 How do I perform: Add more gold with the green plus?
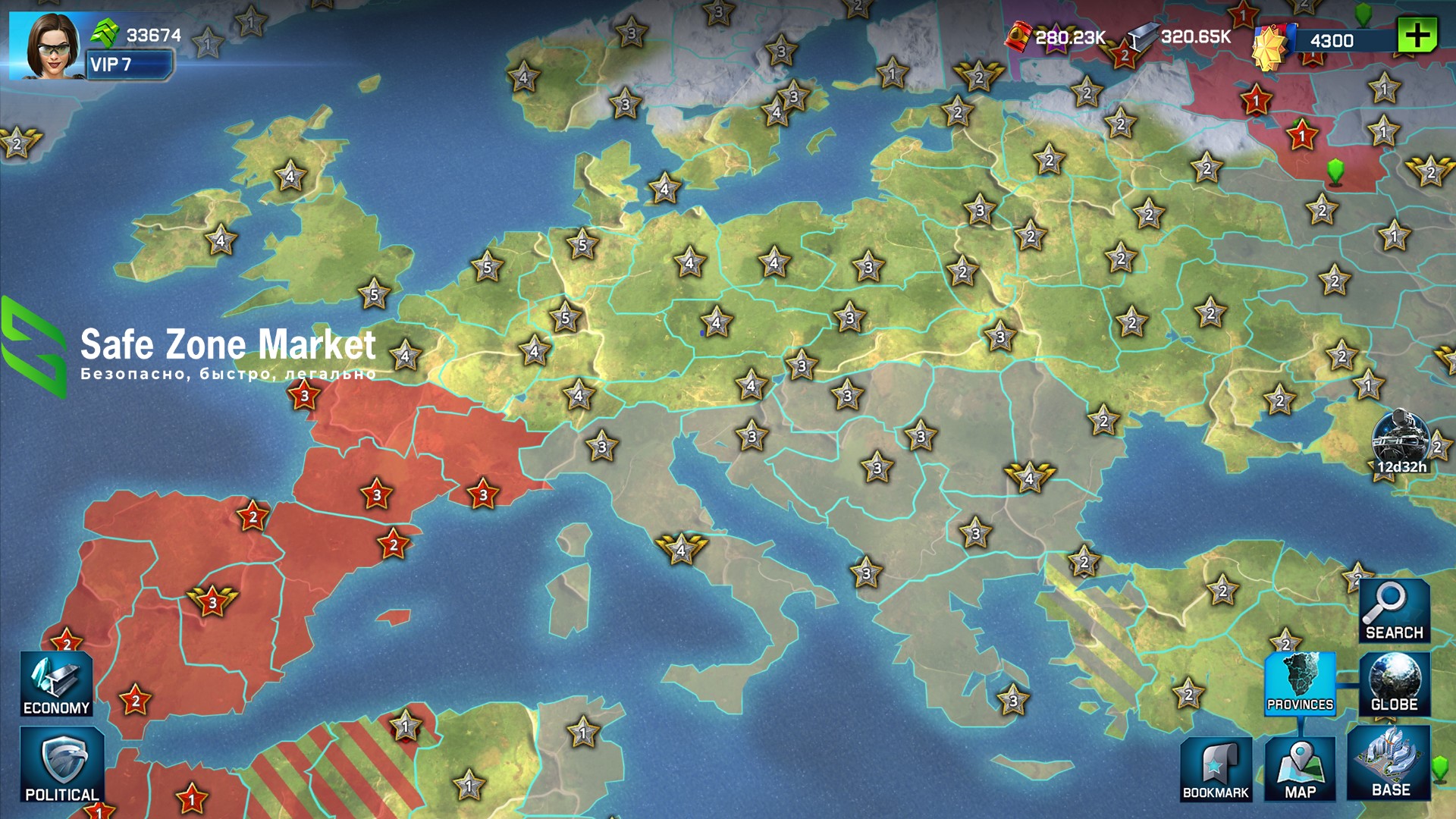coord(1417,35)
